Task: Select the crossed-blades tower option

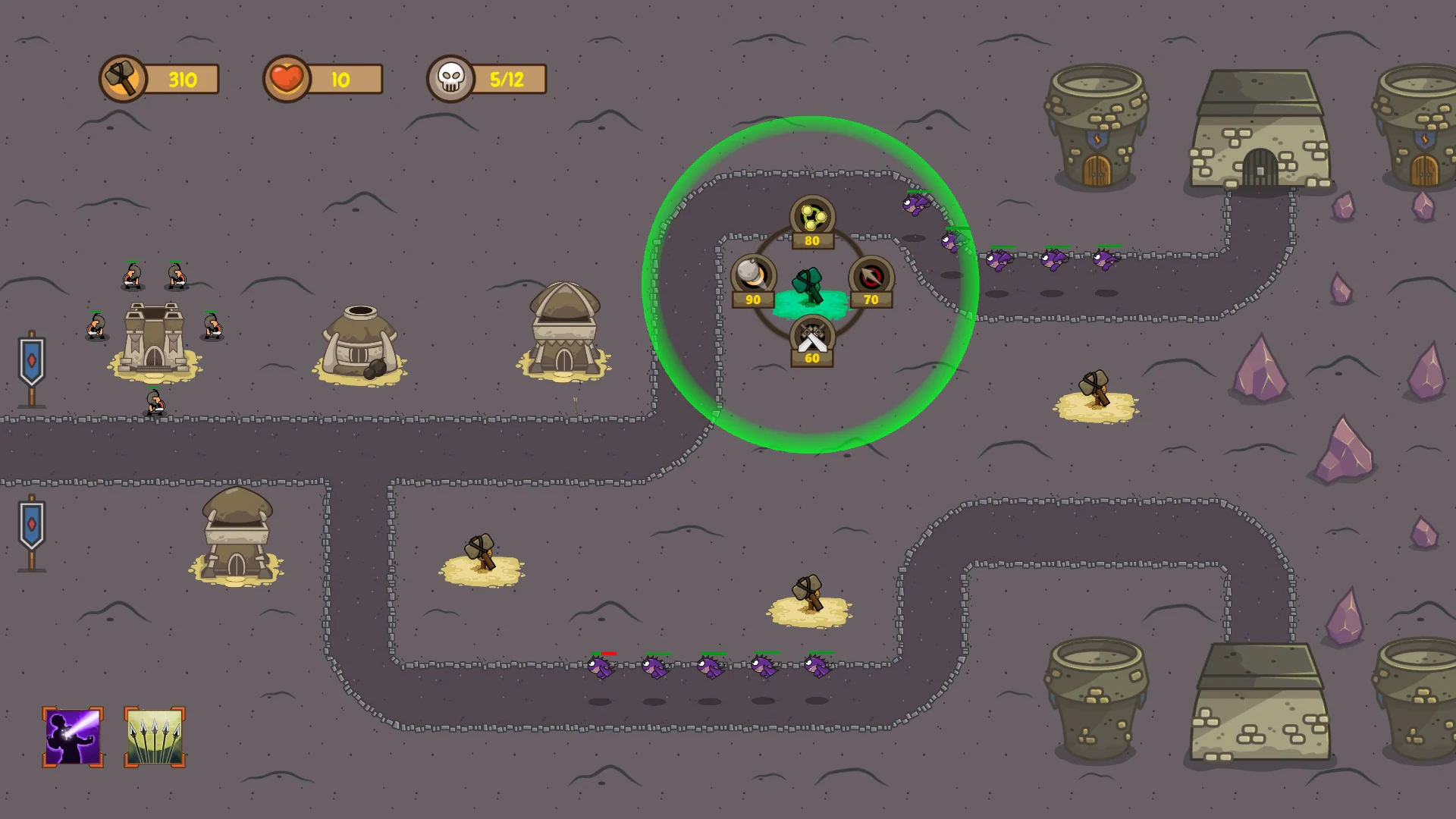Action: (811, 336)
